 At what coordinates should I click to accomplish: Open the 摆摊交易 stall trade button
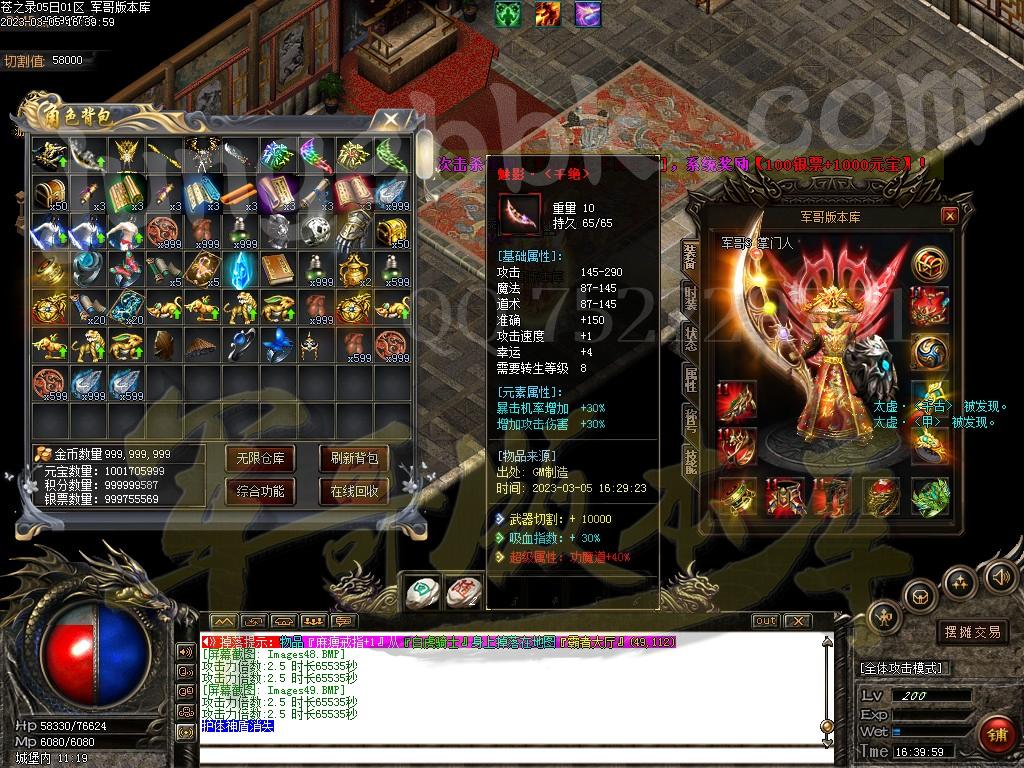pos(972,632)
